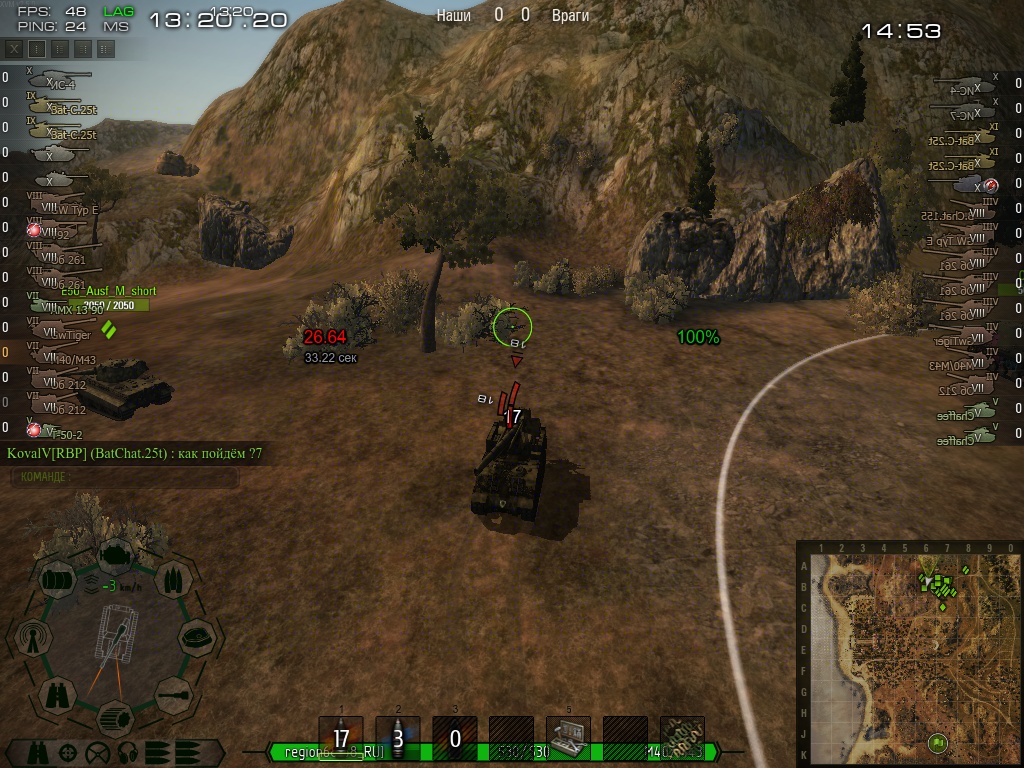Click the driver steering wheel crew icon
This screenshot has width=1024, height=768.
[97, 751]
